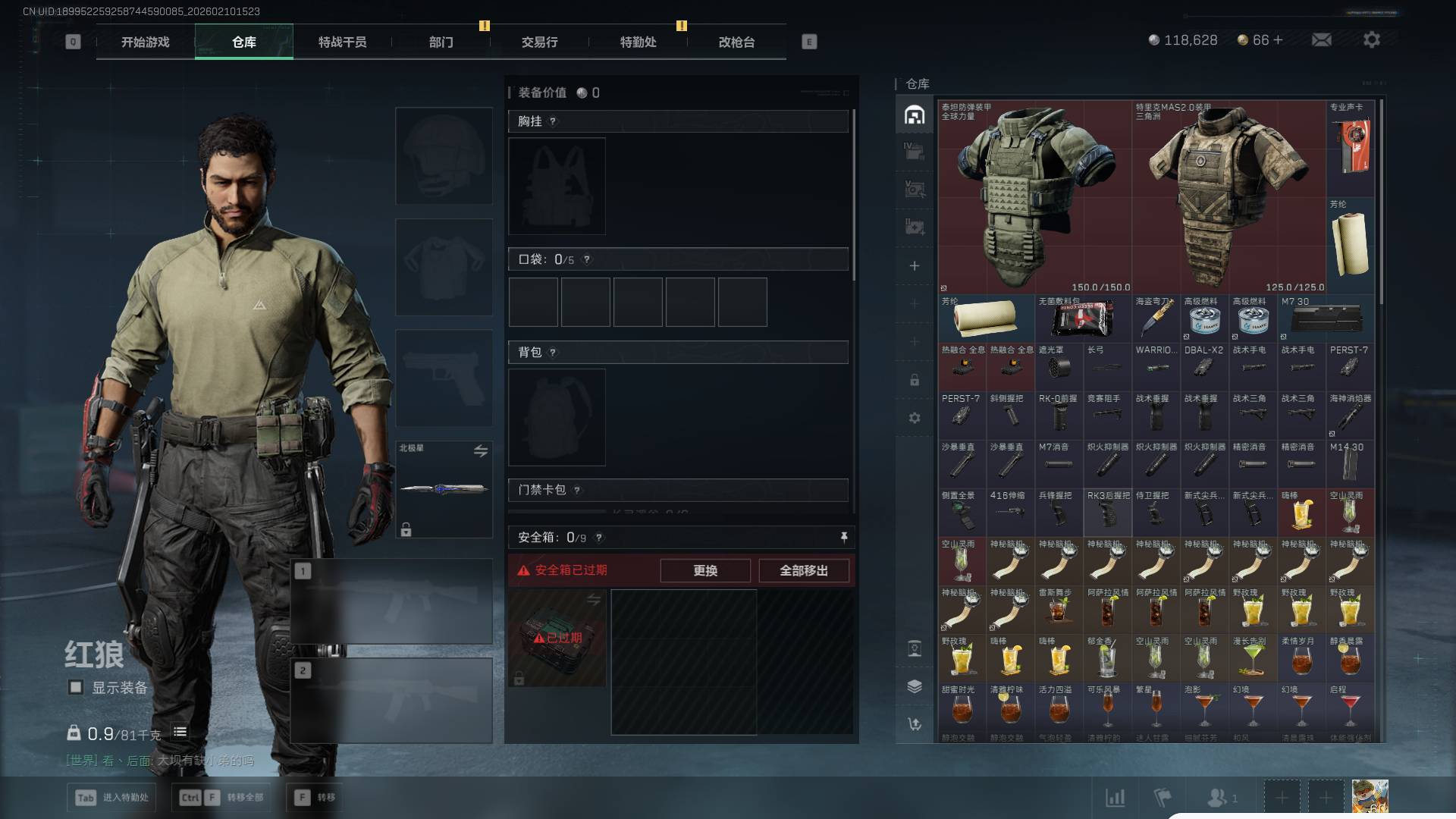Select the 特勤处 tab
This screenshot has height=819, width=1456.
tap(638, 42)
